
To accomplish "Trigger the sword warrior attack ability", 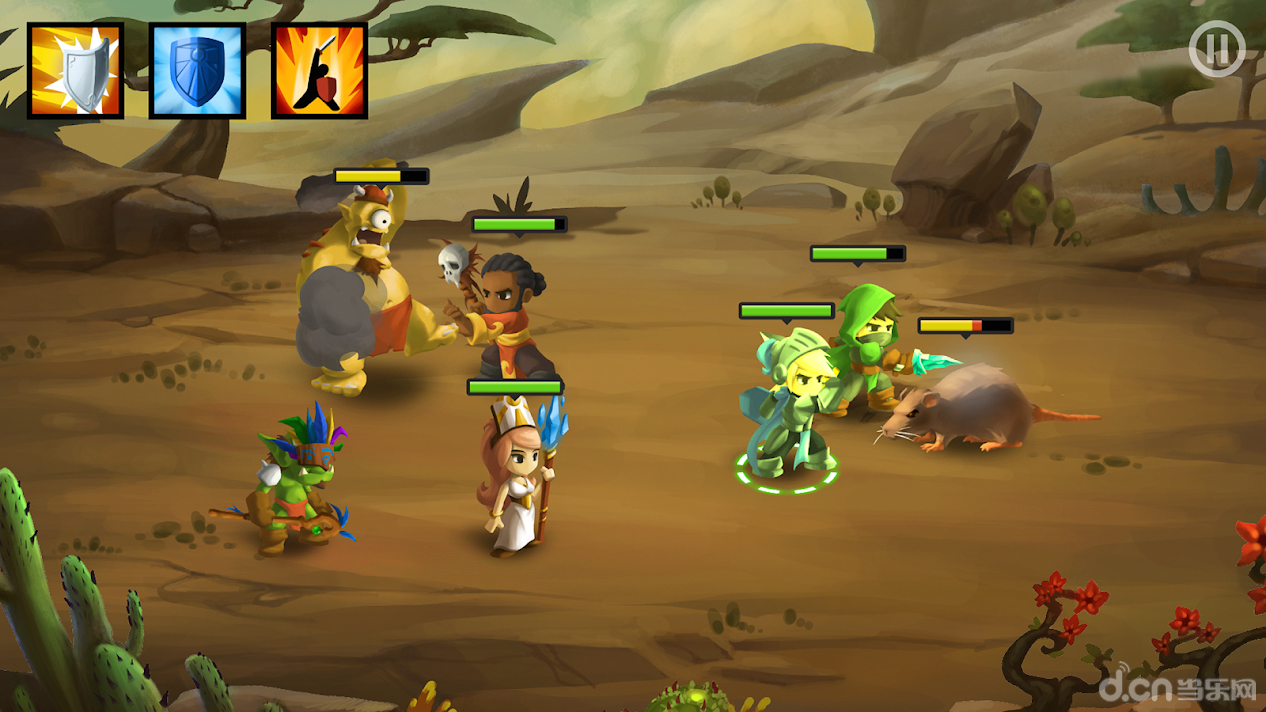I will click(x=319, y=71).
